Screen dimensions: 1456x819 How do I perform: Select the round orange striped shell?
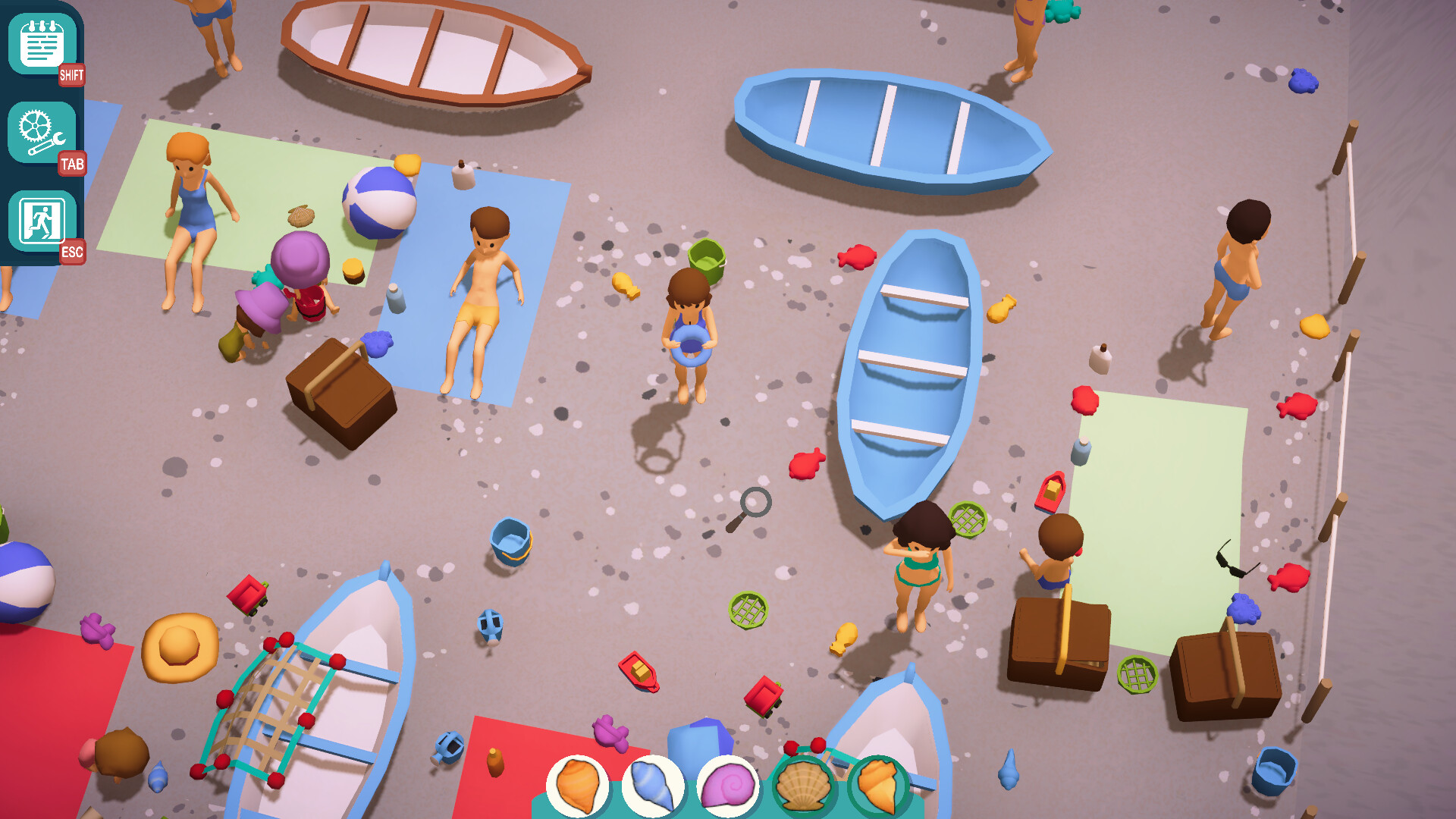pos(578,786)
